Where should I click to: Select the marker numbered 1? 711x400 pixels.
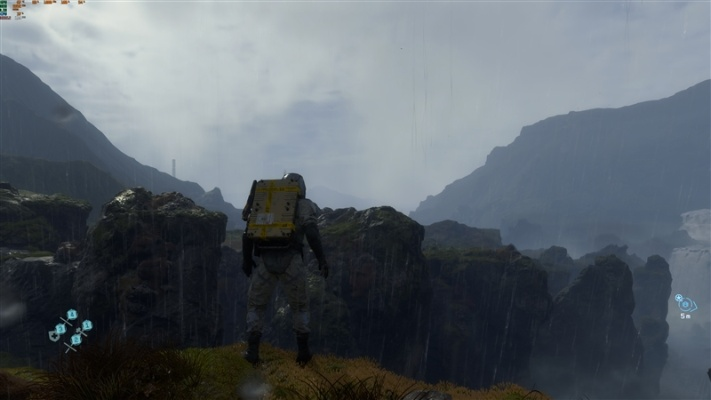coord(87,325)
